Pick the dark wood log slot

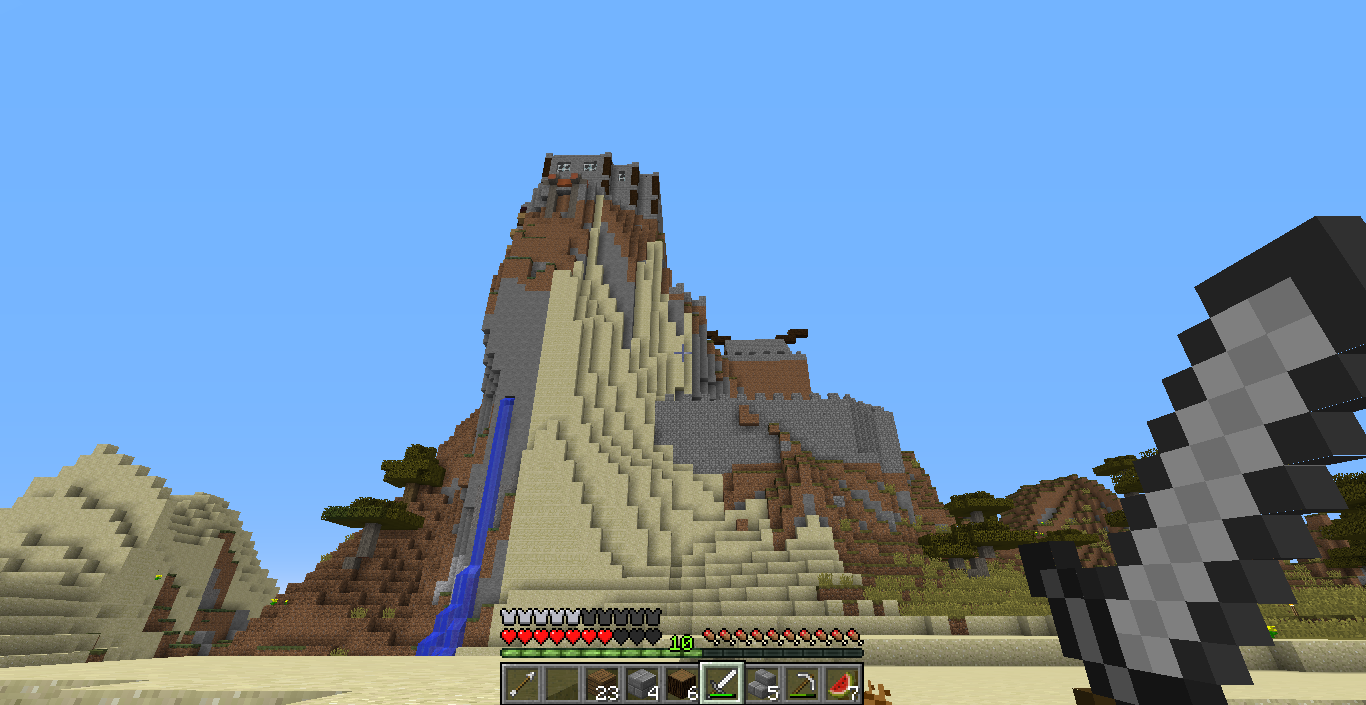(x=681, y=683)
